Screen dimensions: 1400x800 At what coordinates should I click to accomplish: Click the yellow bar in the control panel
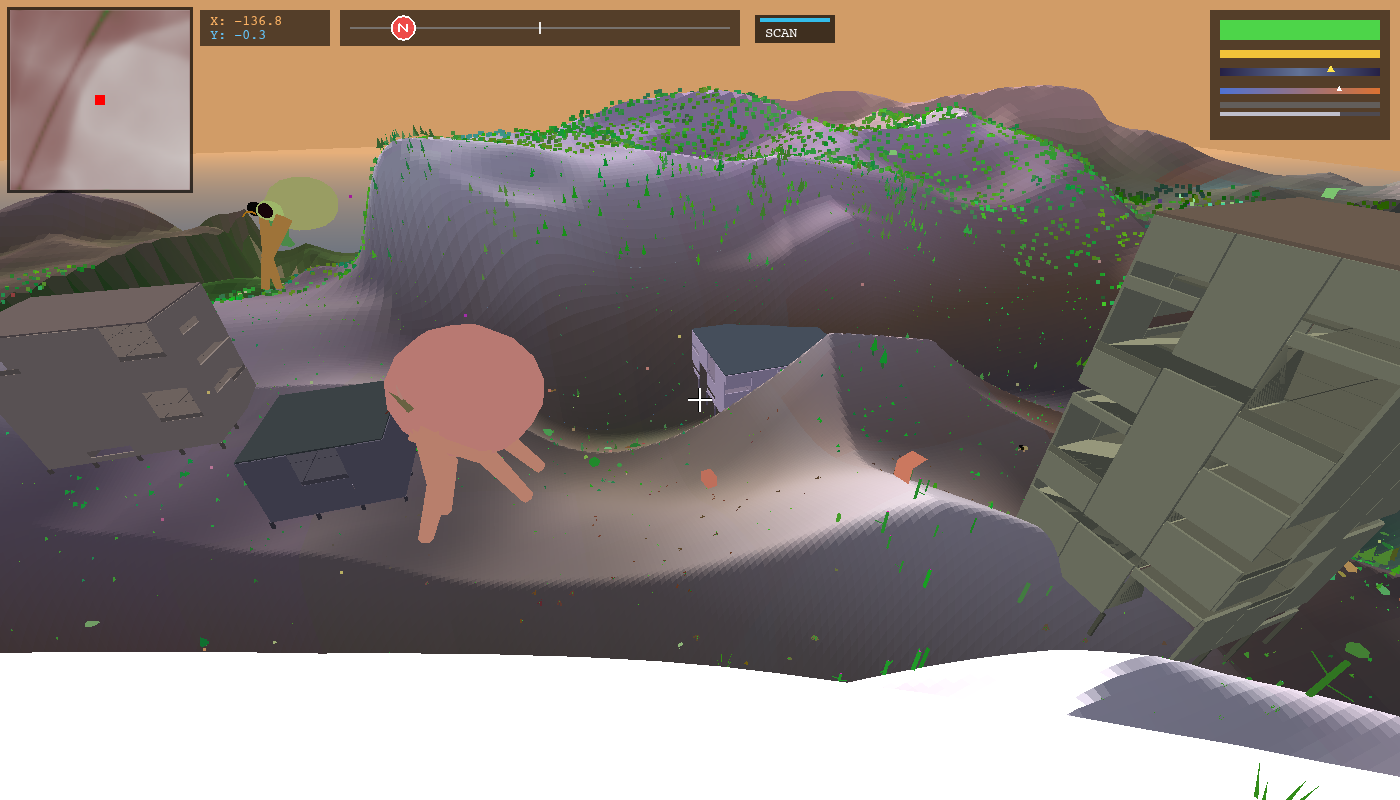pyautogui.click(x=1298, y=52)
